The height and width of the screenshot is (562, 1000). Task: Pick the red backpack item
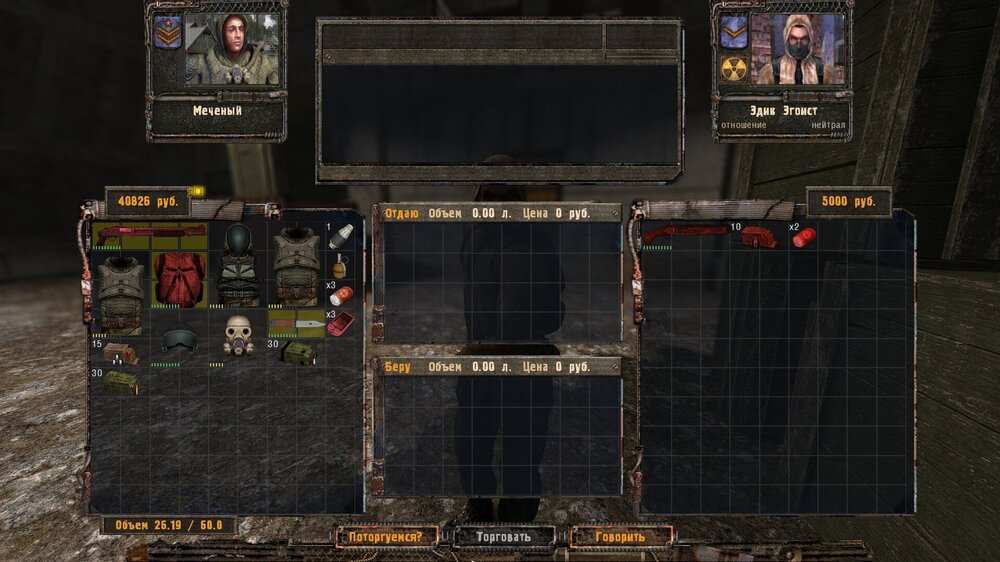pos(179,278)
